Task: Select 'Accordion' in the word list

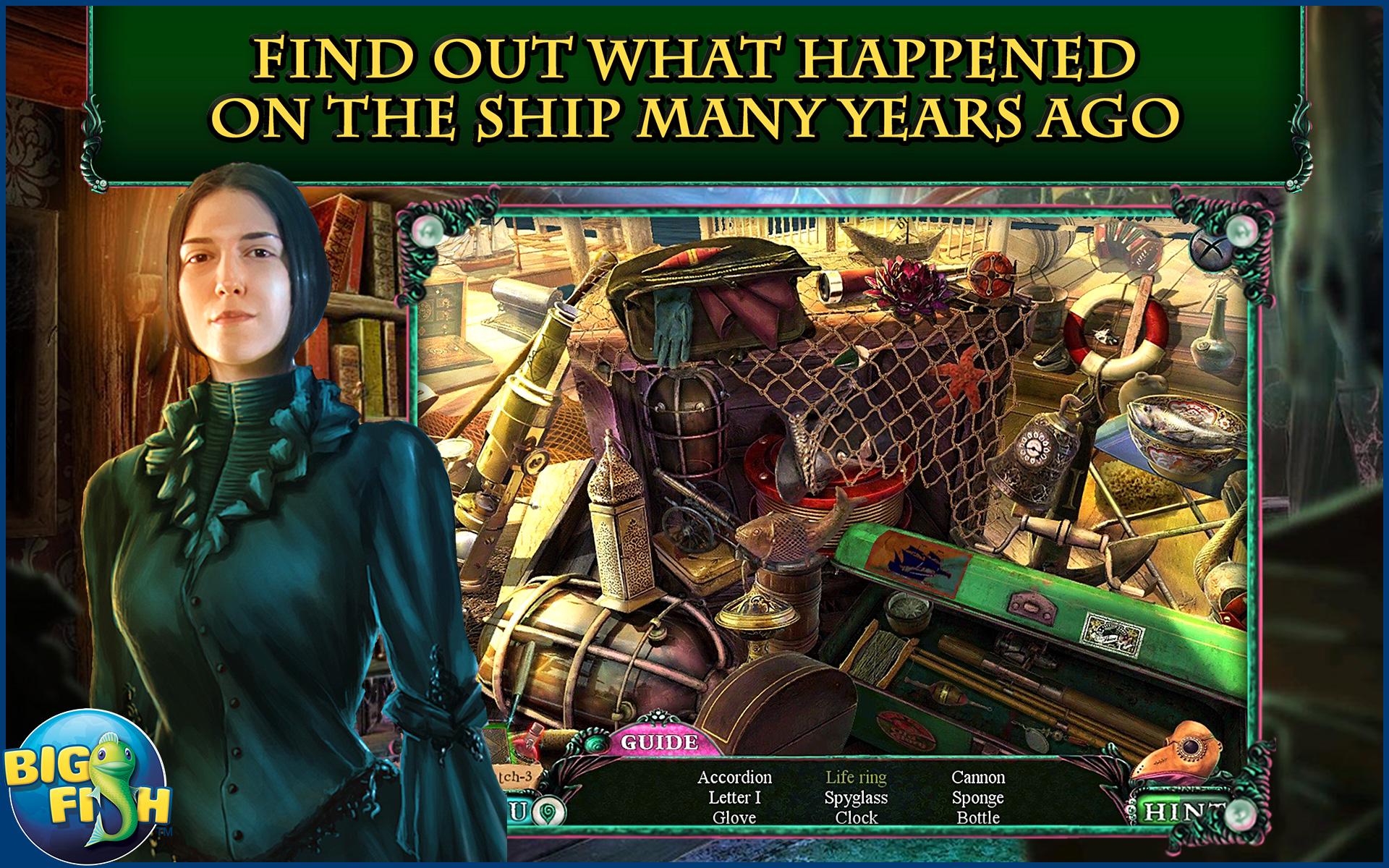Action: 734,778
